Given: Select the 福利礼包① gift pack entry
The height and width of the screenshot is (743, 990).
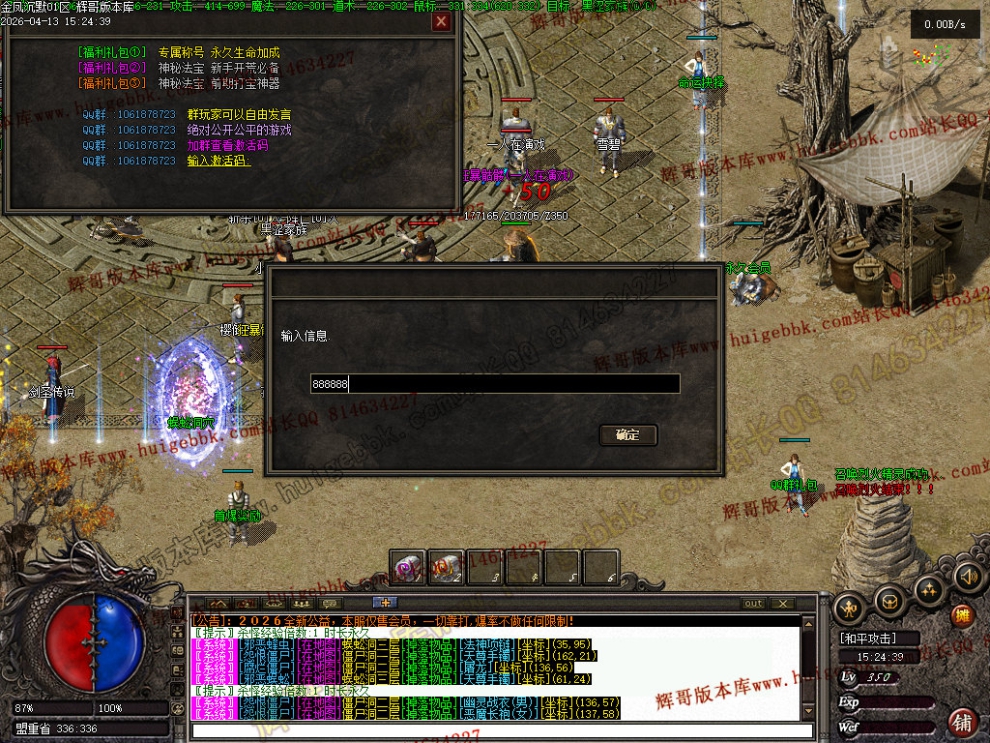Looking at the screenshot, I should 112,52.
